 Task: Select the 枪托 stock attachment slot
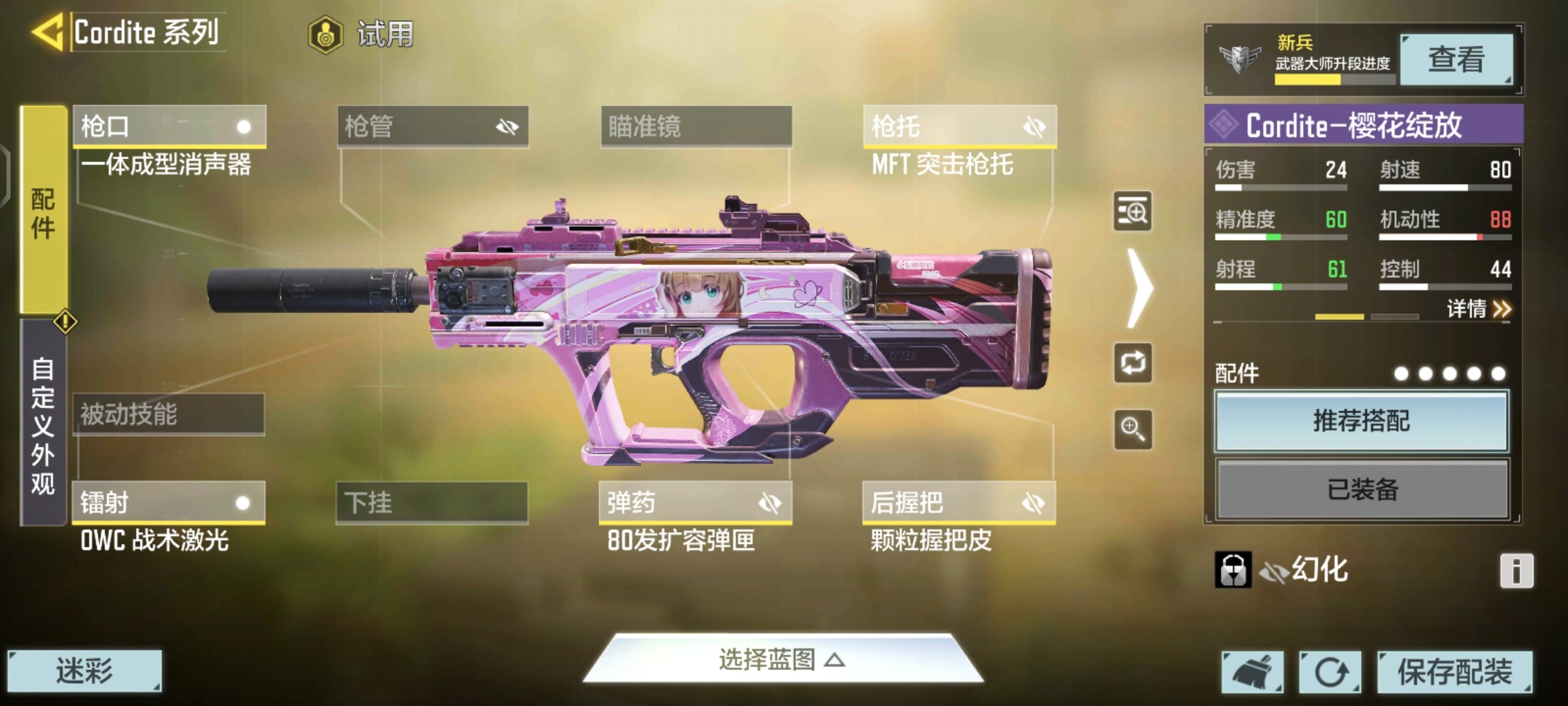[959, 126]
